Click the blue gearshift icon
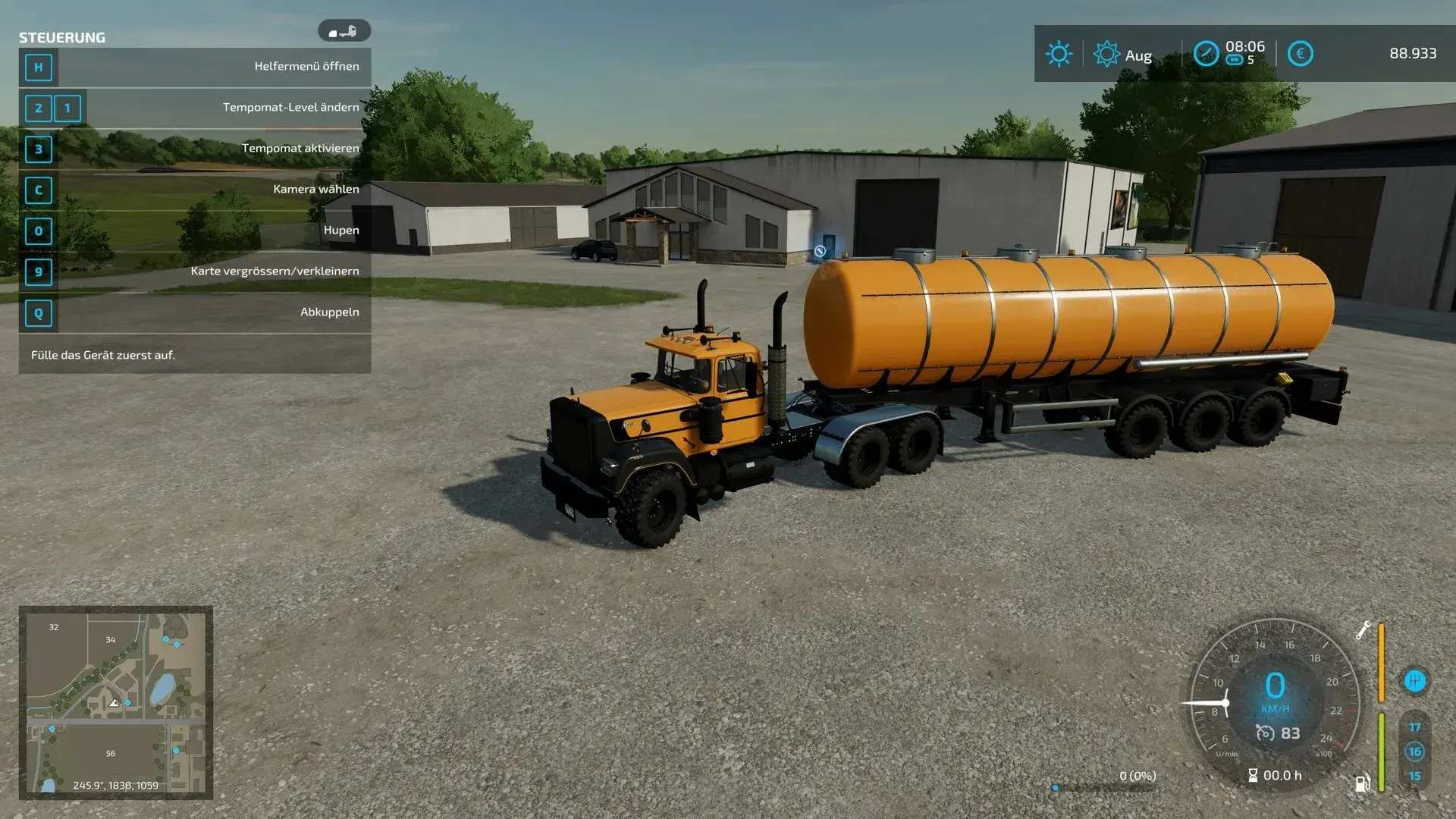Image resolution: width=1456 pixels, height=819 pixels. pos(1414,680)
